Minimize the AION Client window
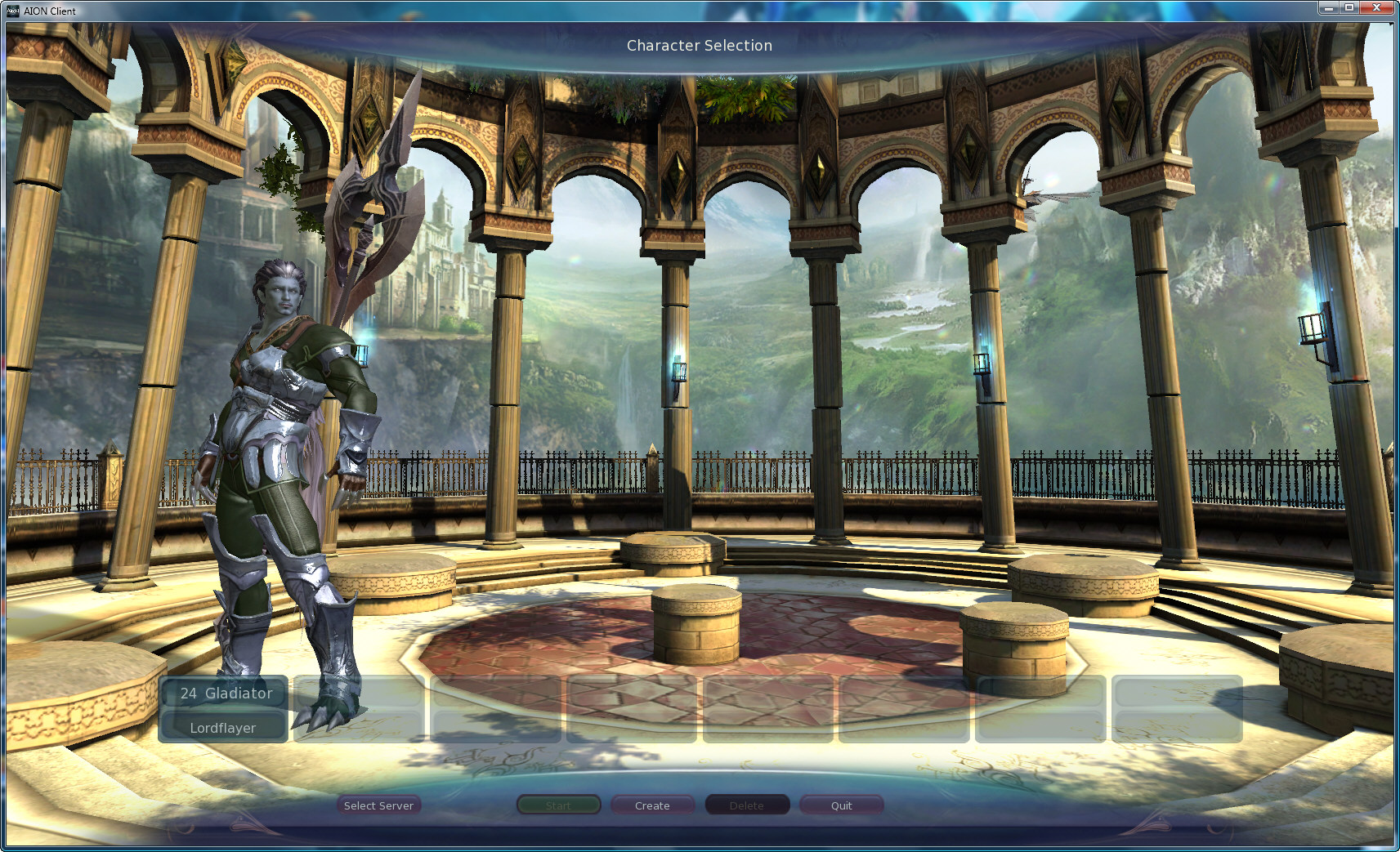This screenshot has height=852, width=1400. [x=1329, y=7]
